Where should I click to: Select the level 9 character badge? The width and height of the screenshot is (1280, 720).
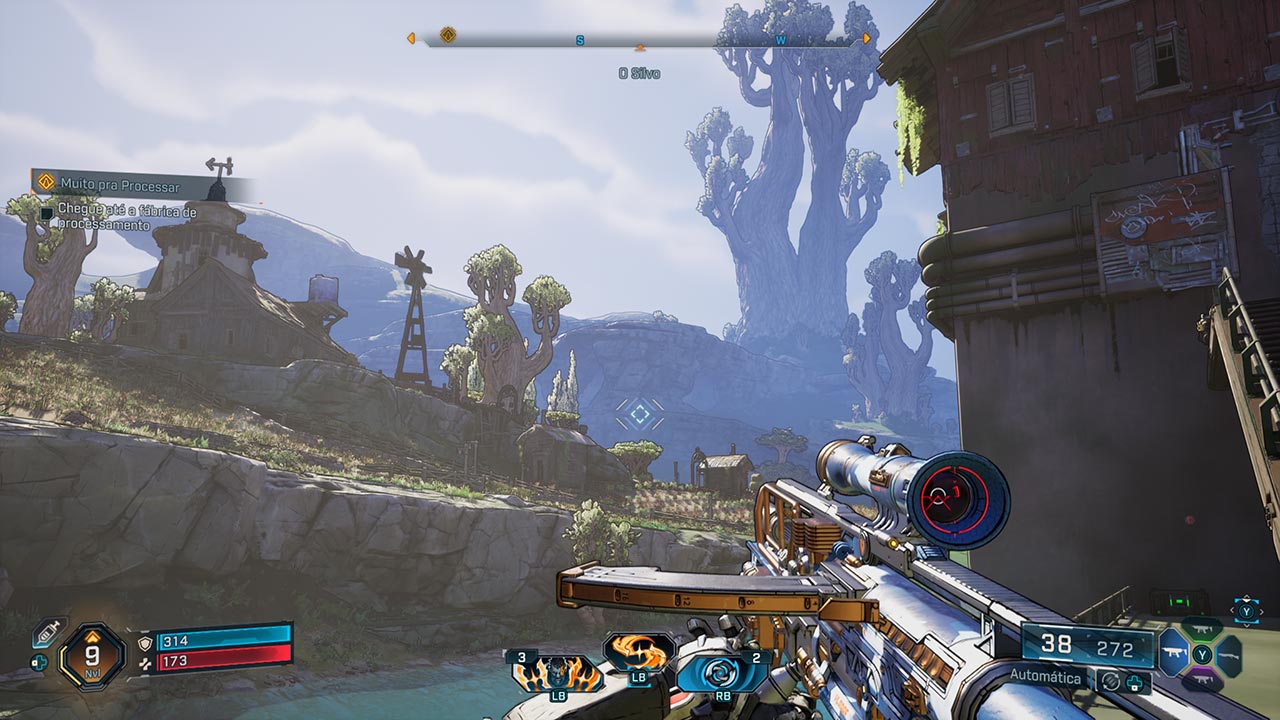(x=92, y=656)
